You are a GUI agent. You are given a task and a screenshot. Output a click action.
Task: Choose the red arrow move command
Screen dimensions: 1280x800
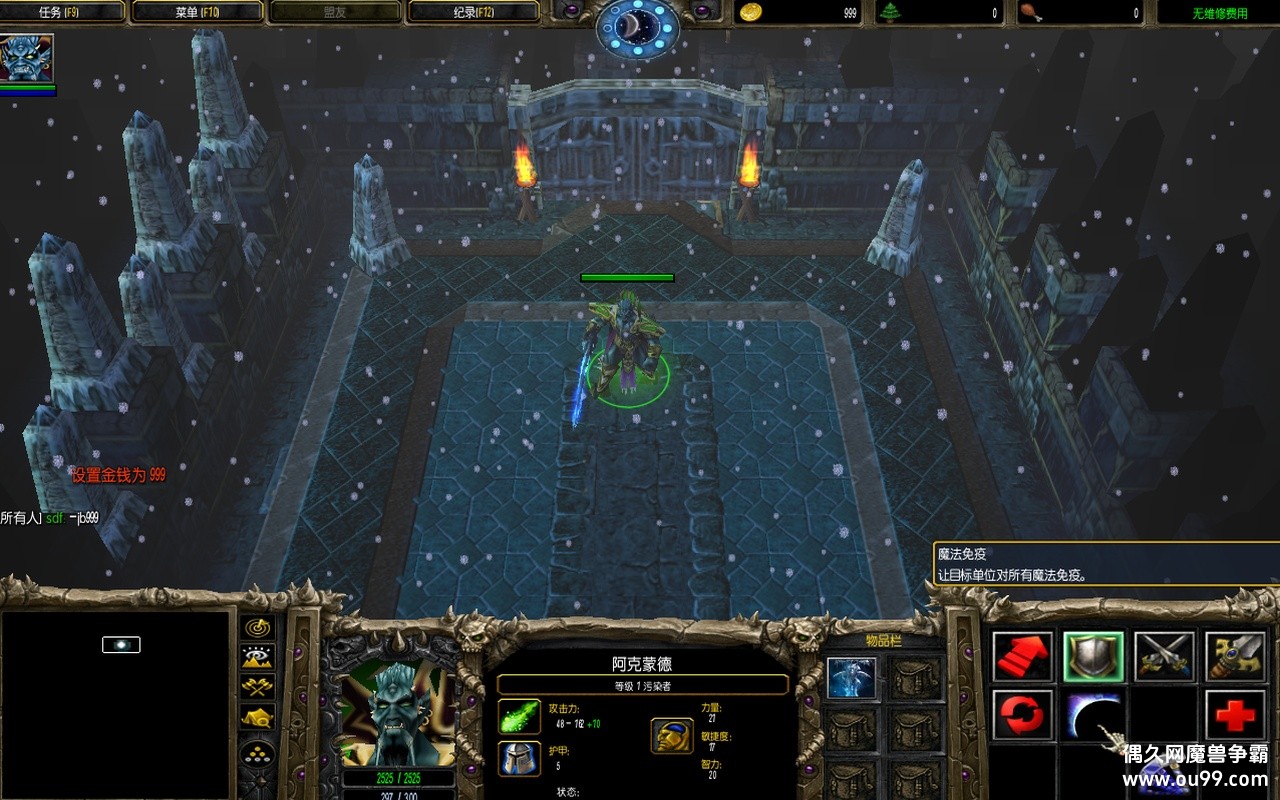click(x=1023, y=657)
